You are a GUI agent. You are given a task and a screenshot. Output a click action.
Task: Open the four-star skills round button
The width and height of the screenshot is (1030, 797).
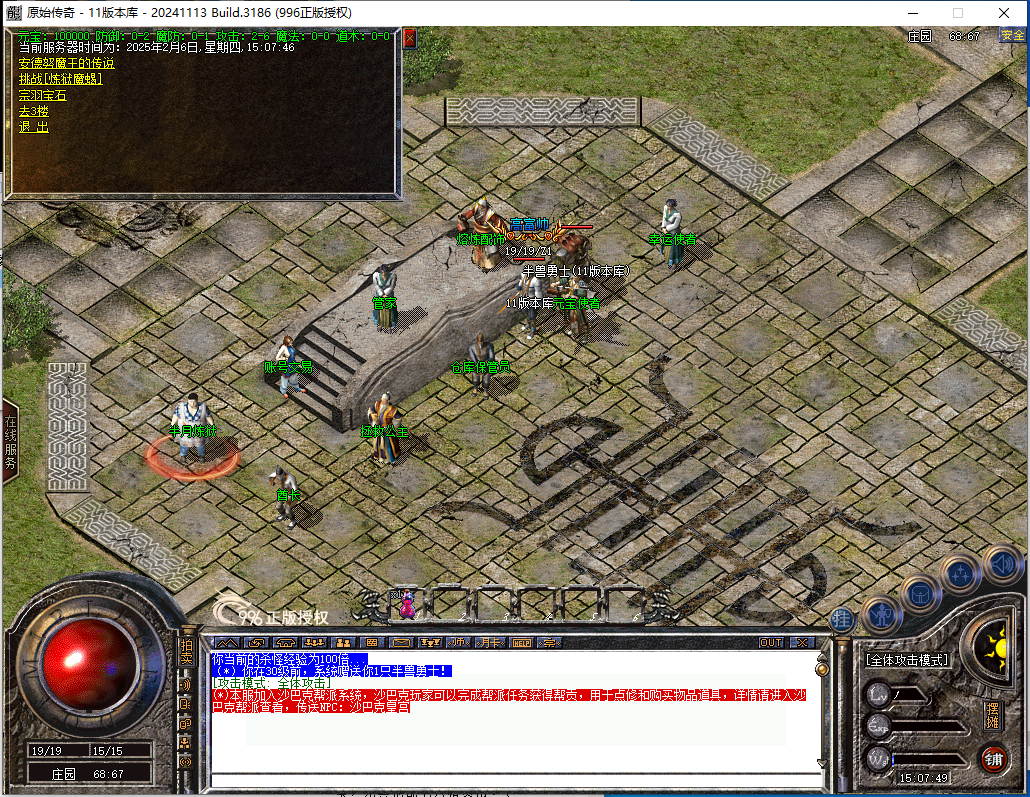point(960,575)
